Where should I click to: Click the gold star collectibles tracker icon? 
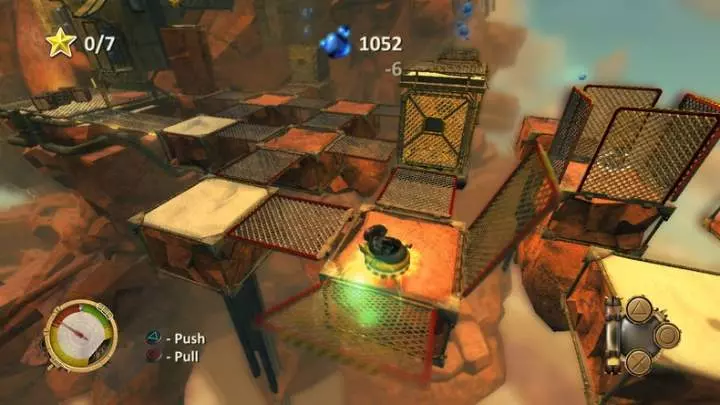58,42
